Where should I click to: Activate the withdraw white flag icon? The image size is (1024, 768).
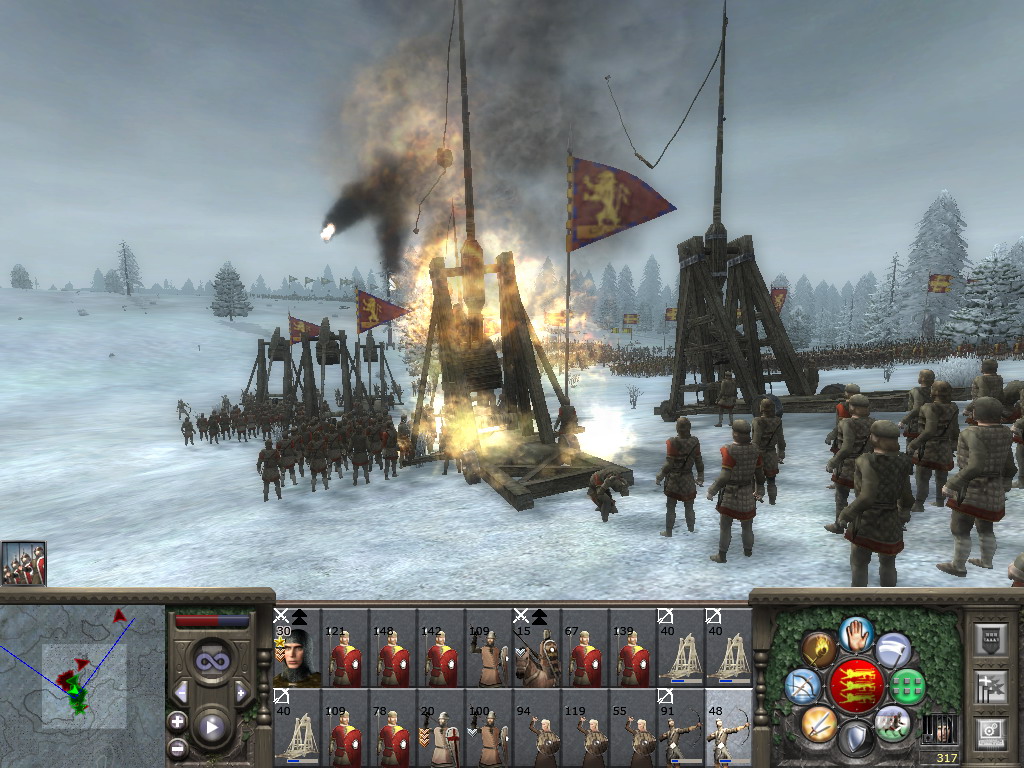(x=893, y=650)
